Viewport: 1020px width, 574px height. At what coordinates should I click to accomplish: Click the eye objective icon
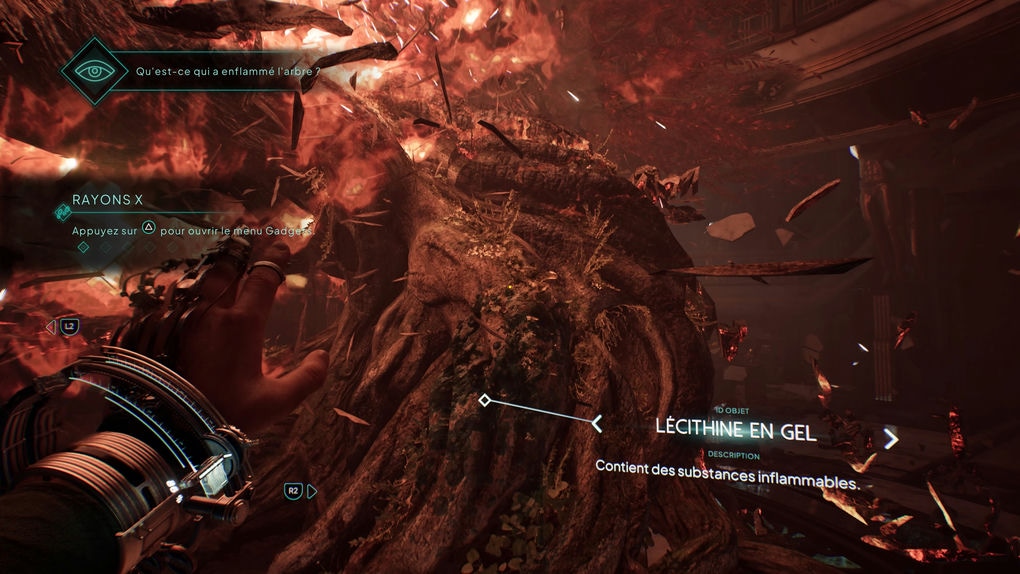click(93, 72)
